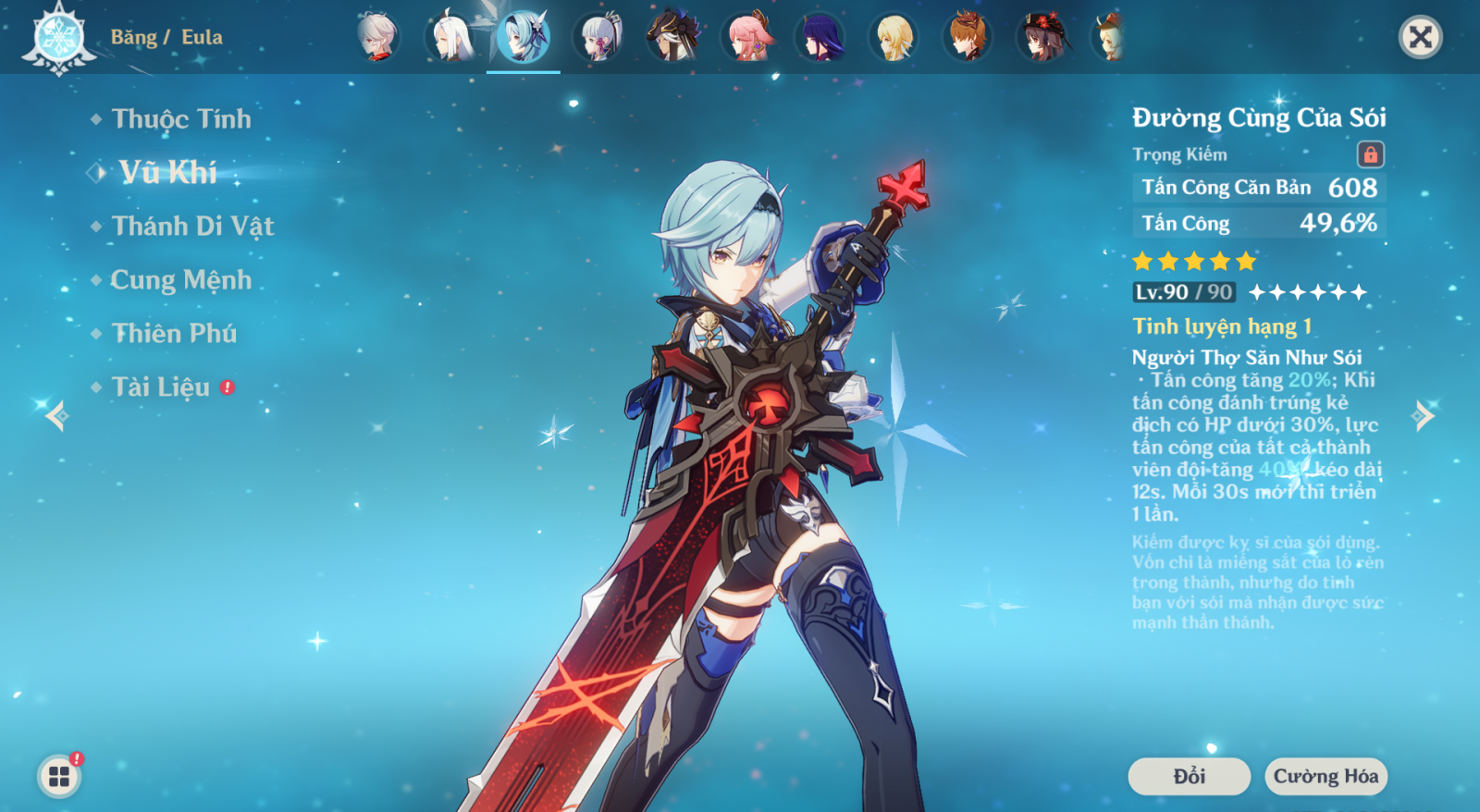Image resolution: width=1480 pixels, height=812 pixels.
Task: Open the Thánh Di Vật artifacts section
Action: click(x=191, y=227)
